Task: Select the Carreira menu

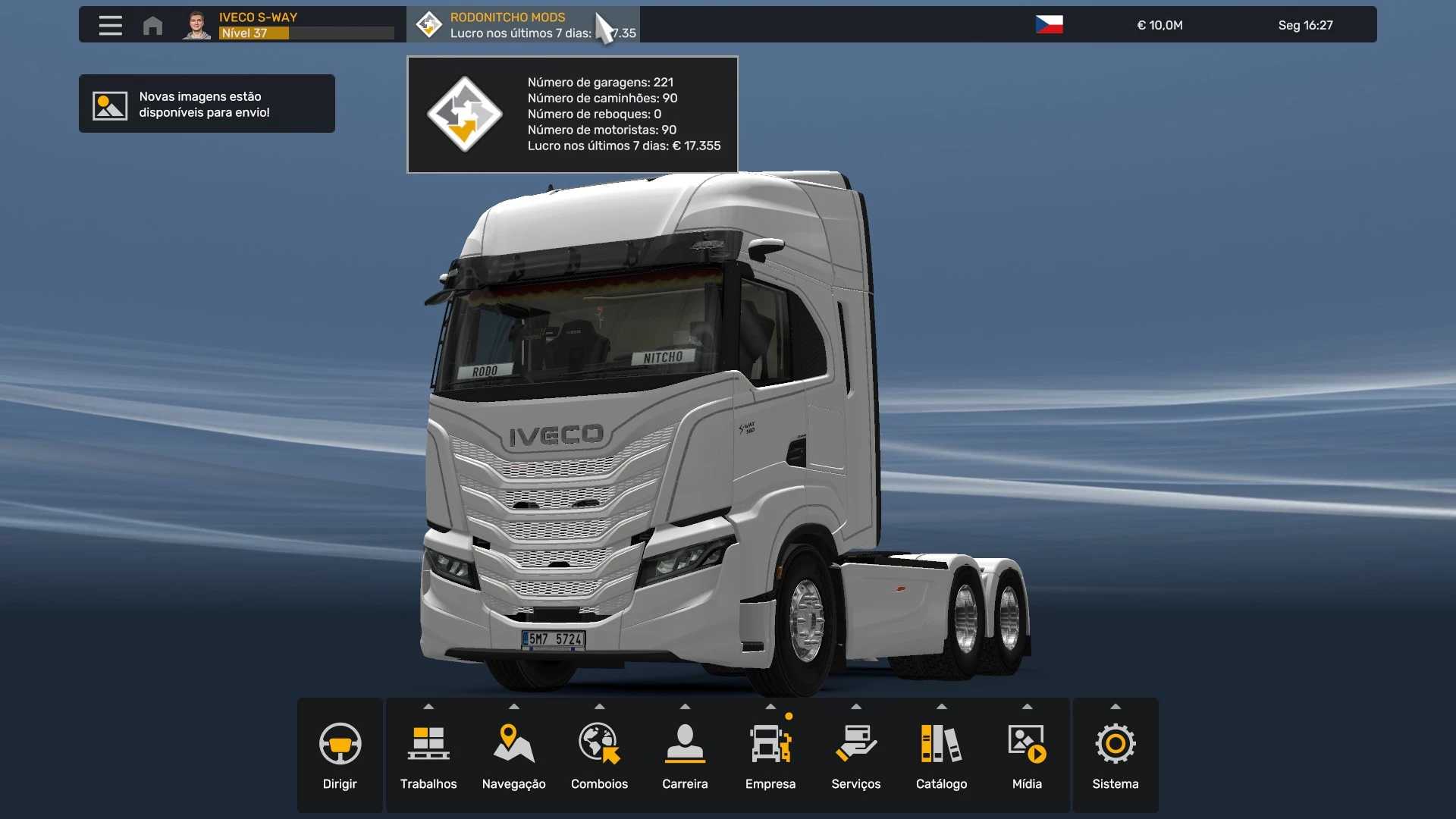Action: (x=685, y=755)
